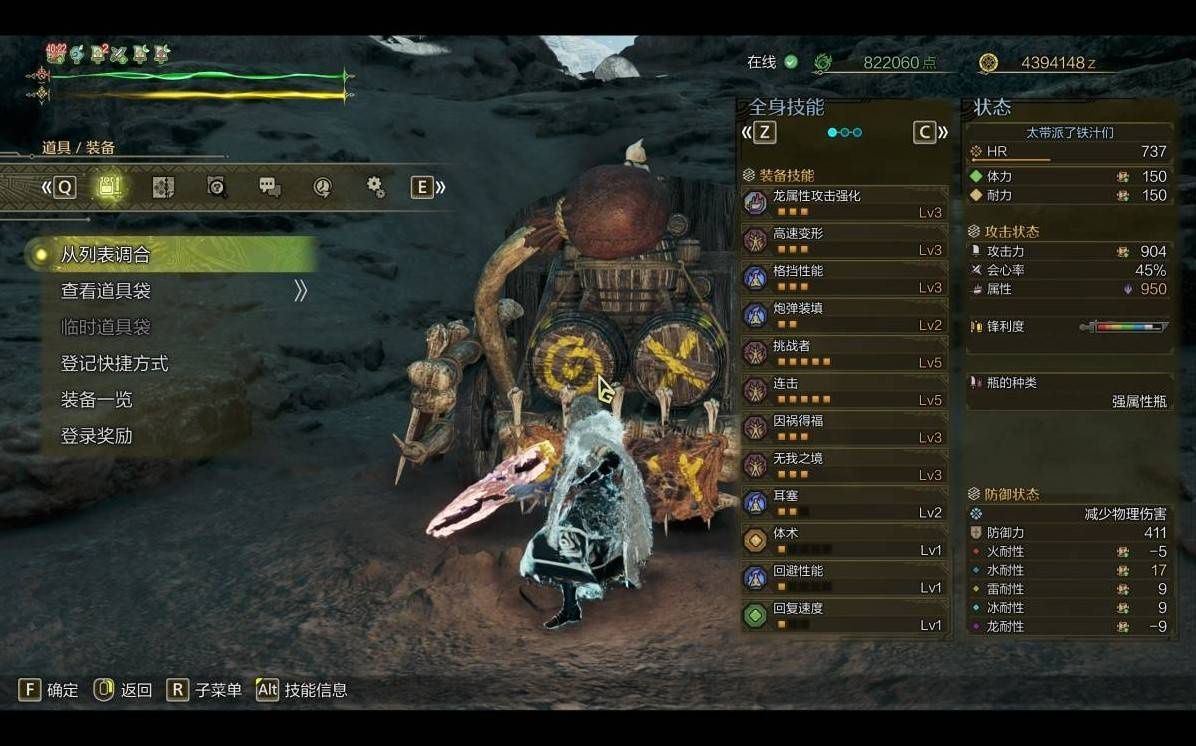Click the 挑战者 Lv5 skill row

pyautogui.click(x=845, y=353)
